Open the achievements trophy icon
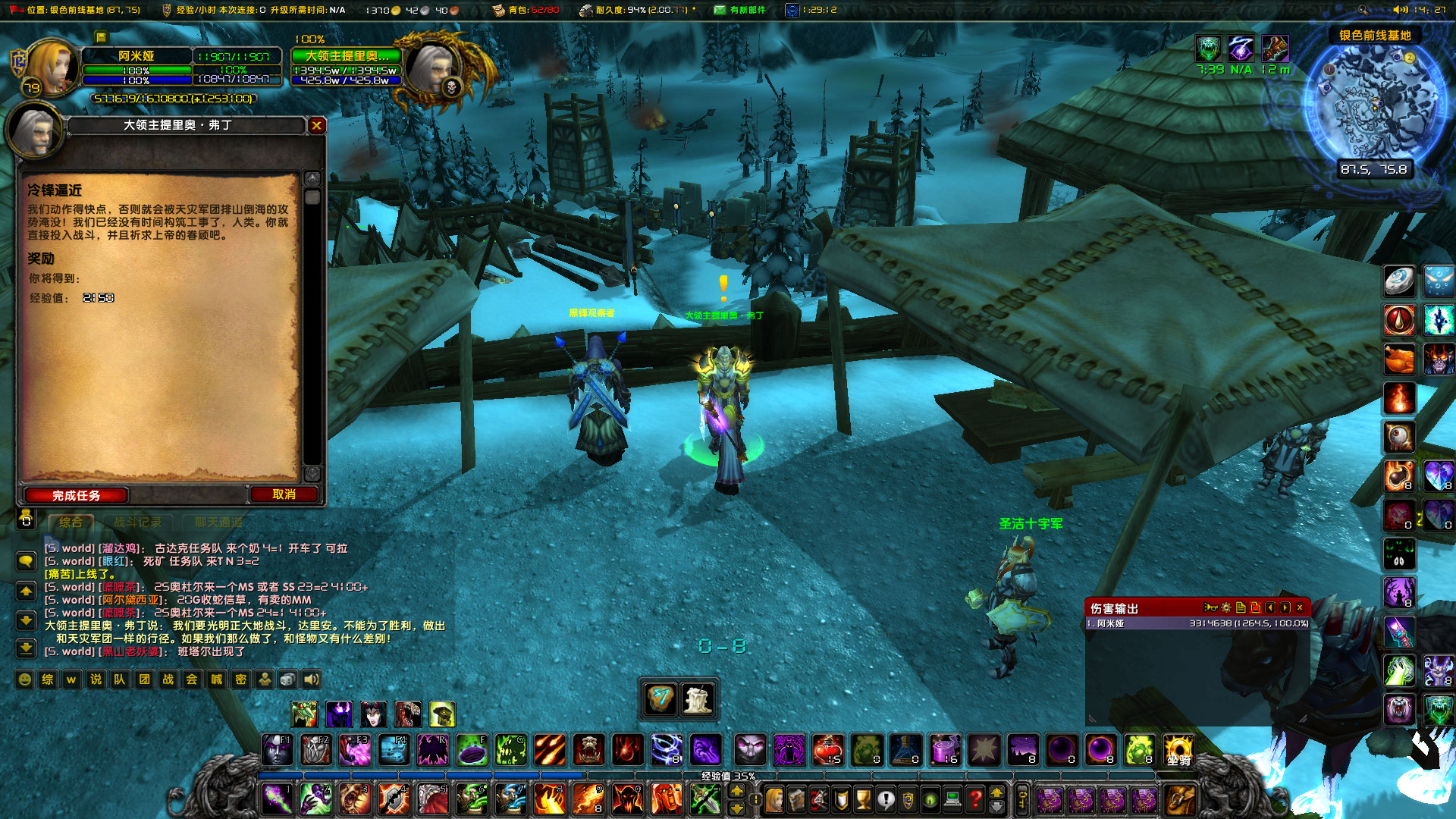This screenshot has height=819, width=1456. [862, 800]
